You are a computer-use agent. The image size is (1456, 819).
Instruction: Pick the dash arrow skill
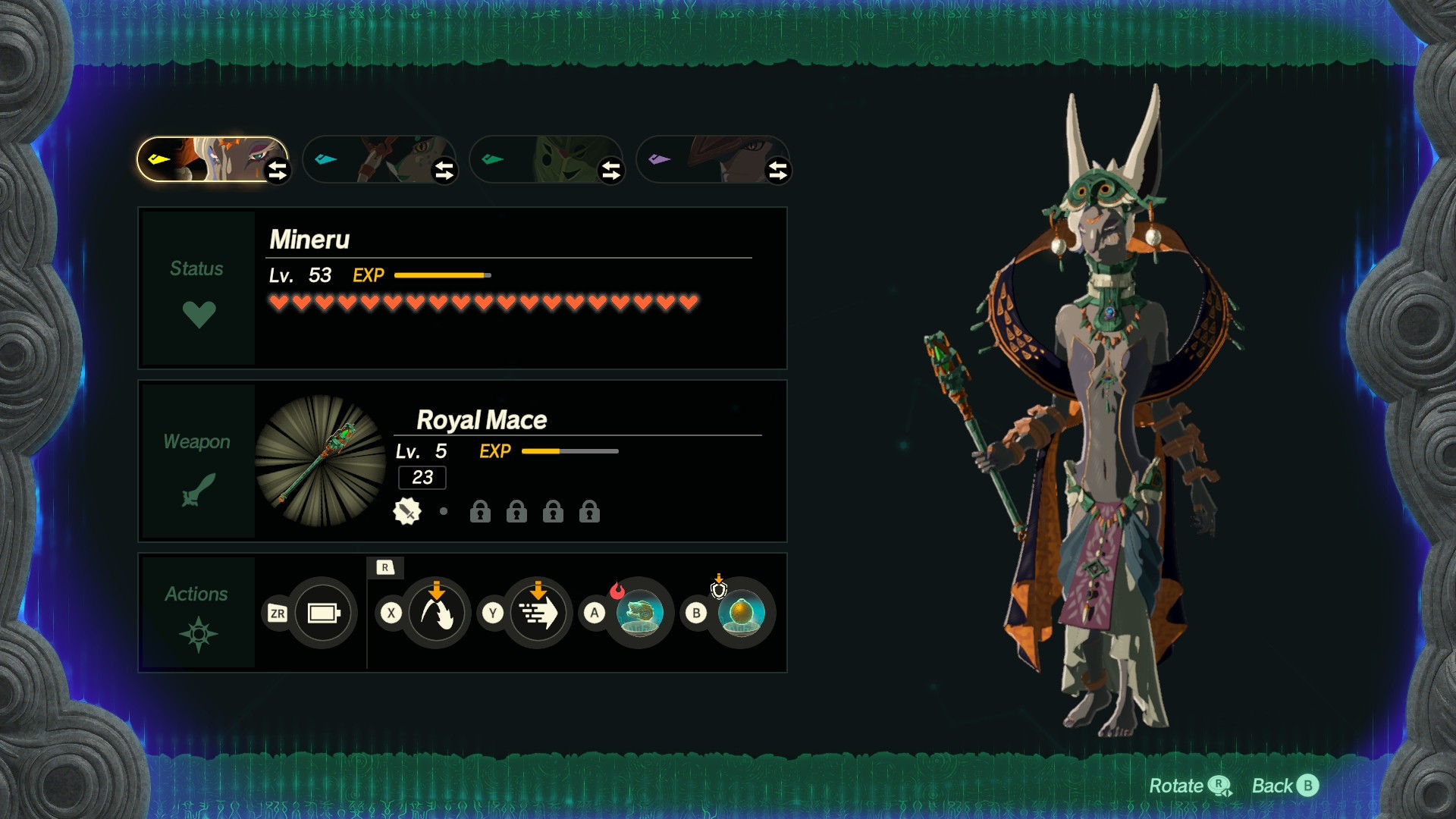point(538,613)
